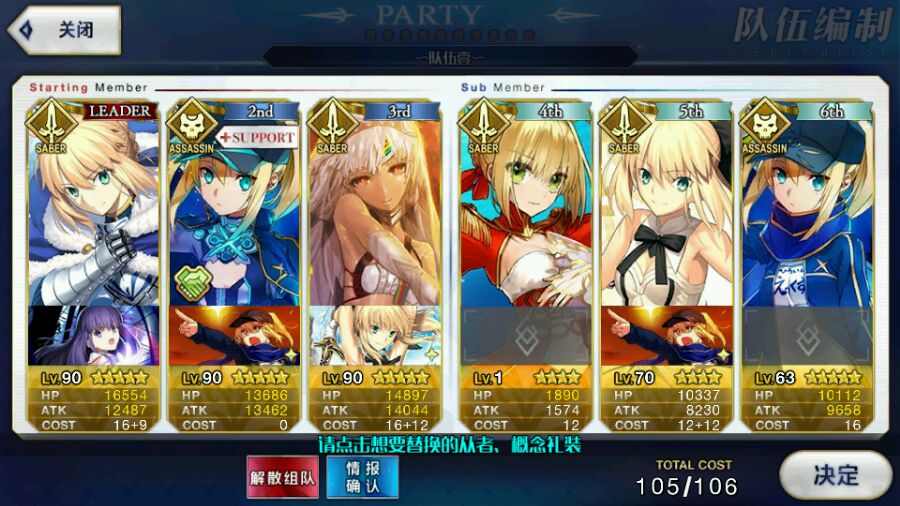Close the party formation screen
This screenshot has height=506, width=900.
[63, 30]
